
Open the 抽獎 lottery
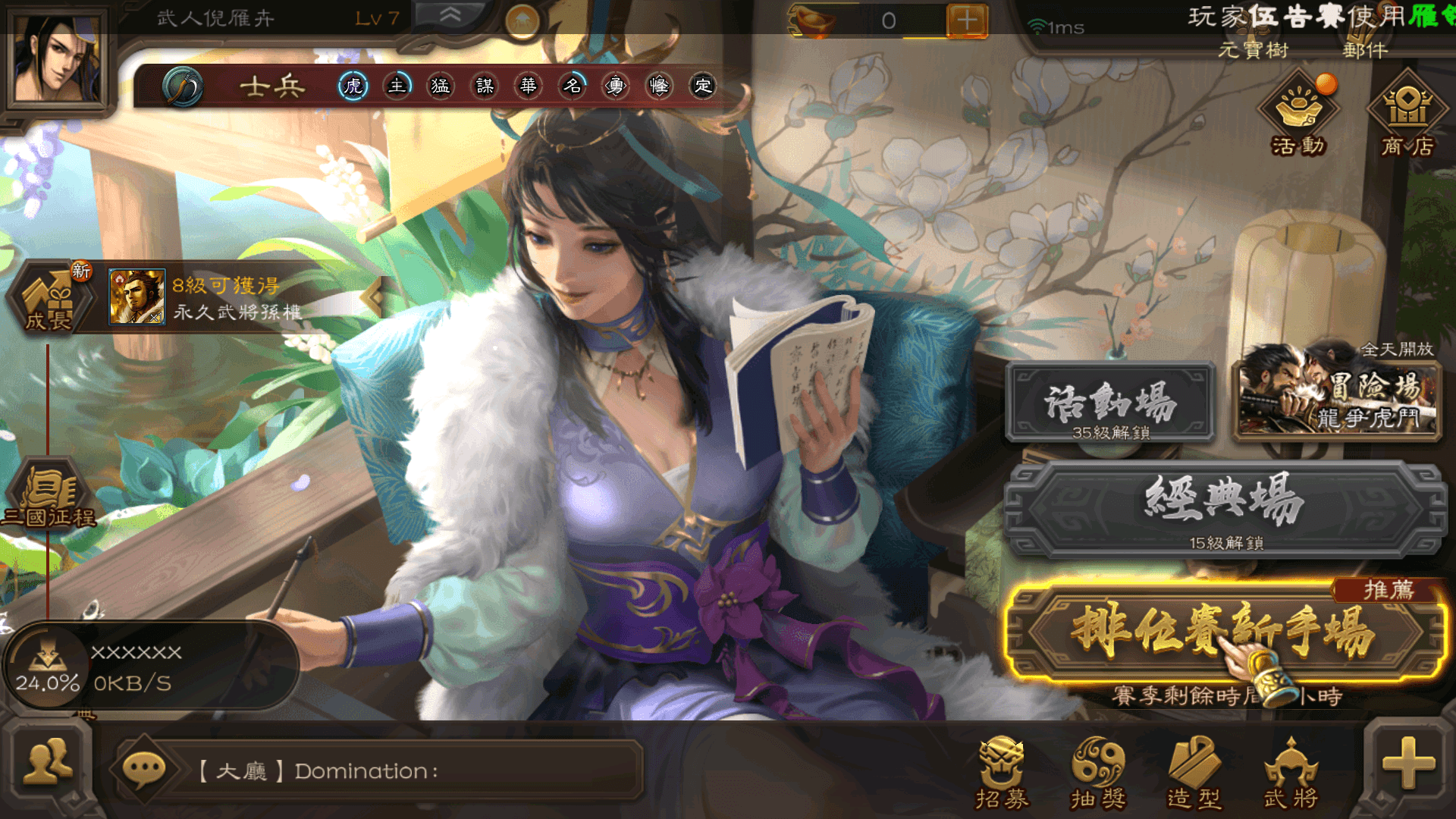tap(1097, 772)
